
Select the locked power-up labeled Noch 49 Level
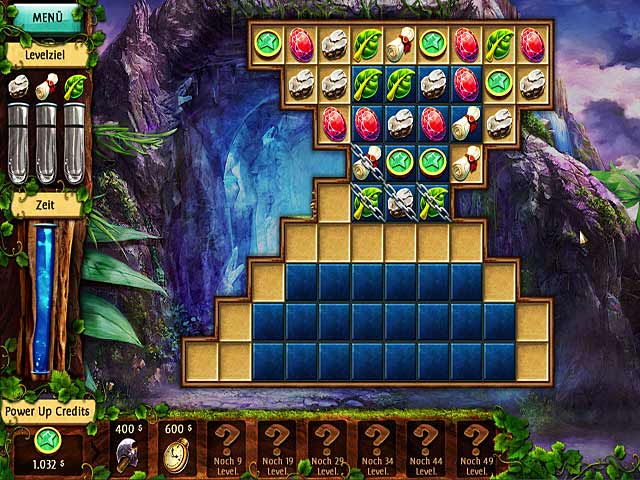coord(476,448)
